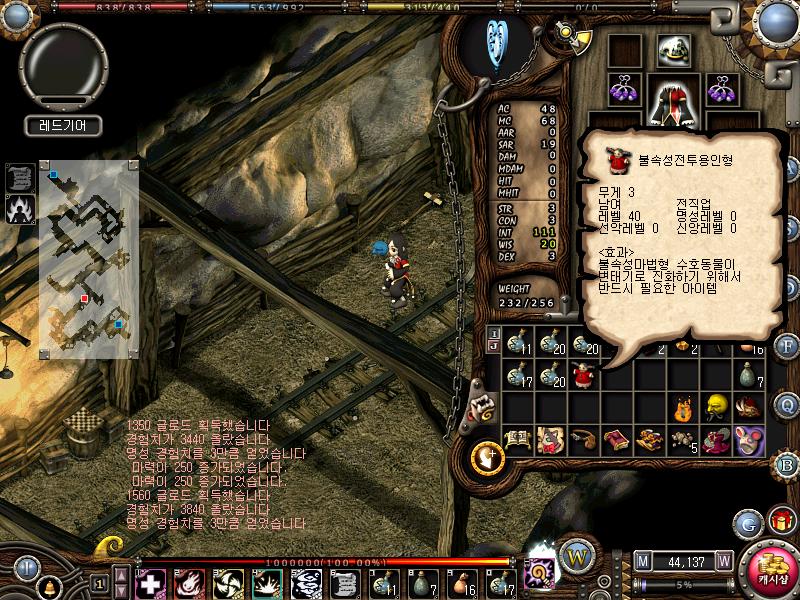The width and height of the screenshot is (800, 600).
Task: Pick the red spellbook in inventory
Action: (x=615, y=439)
